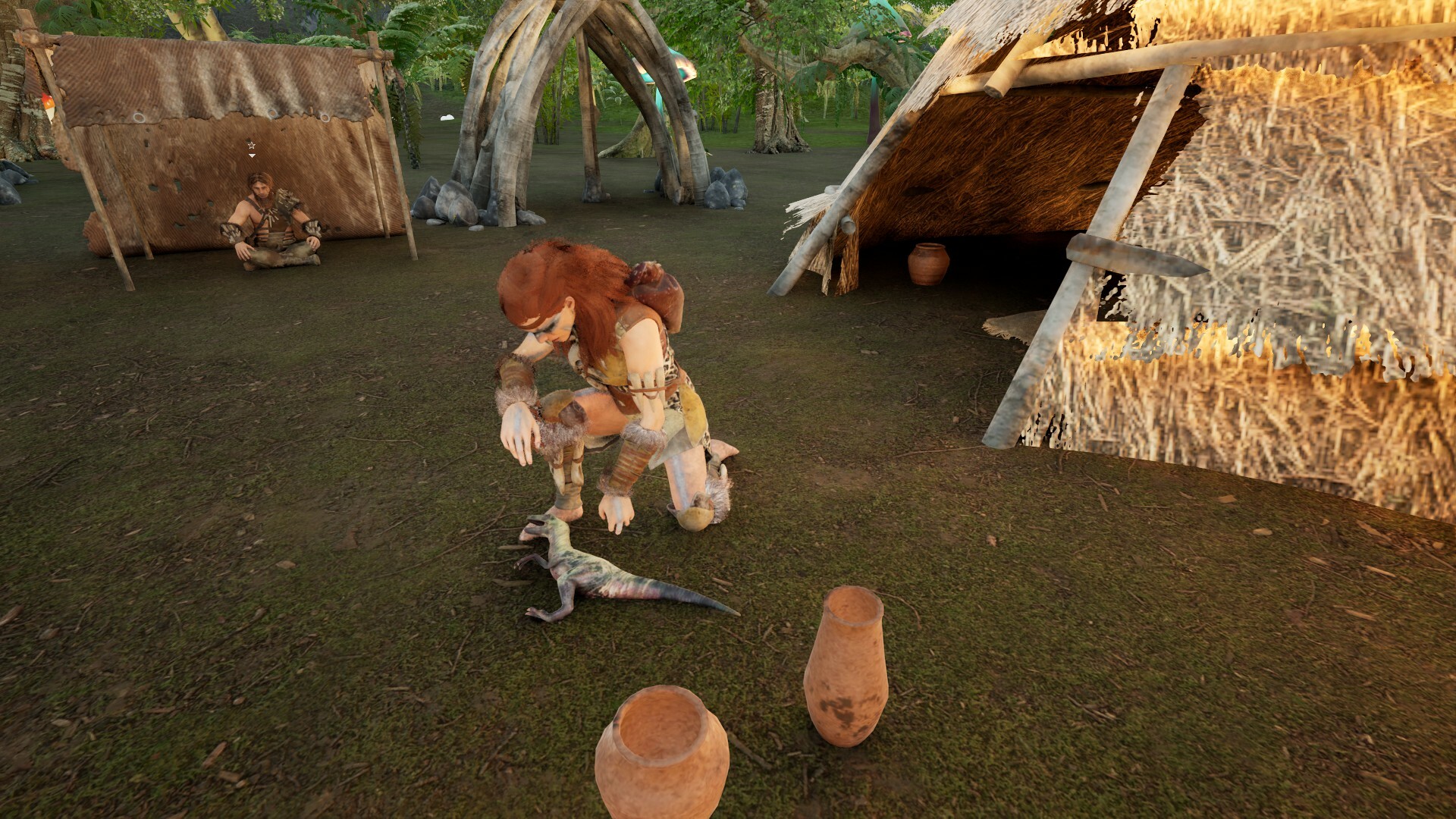
Task: Click the star marker above the seated tribesman
Action: (x=252, y=146)
